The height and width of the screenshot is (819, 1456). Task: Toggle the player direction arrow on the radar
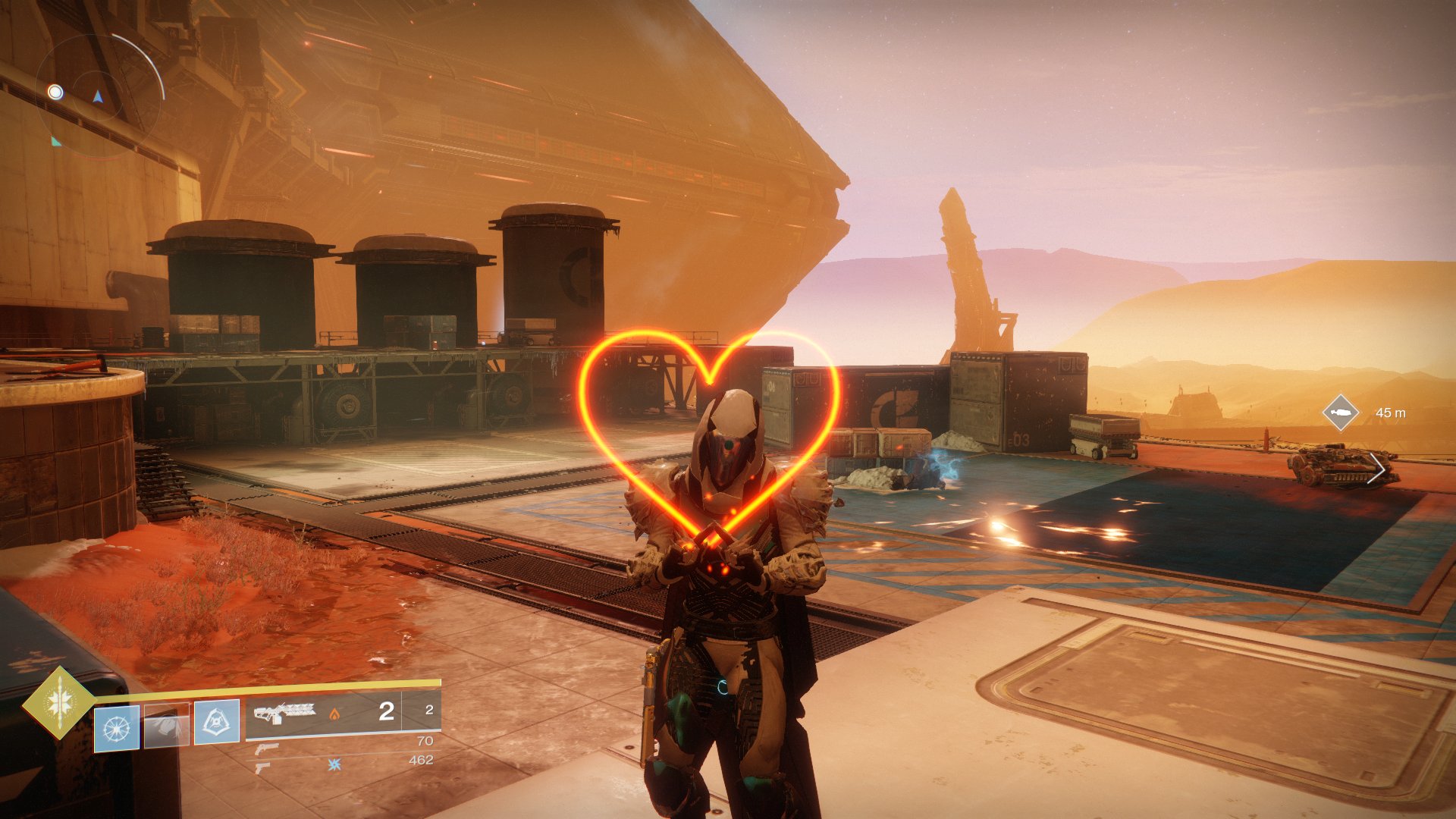tap(99, 97)
